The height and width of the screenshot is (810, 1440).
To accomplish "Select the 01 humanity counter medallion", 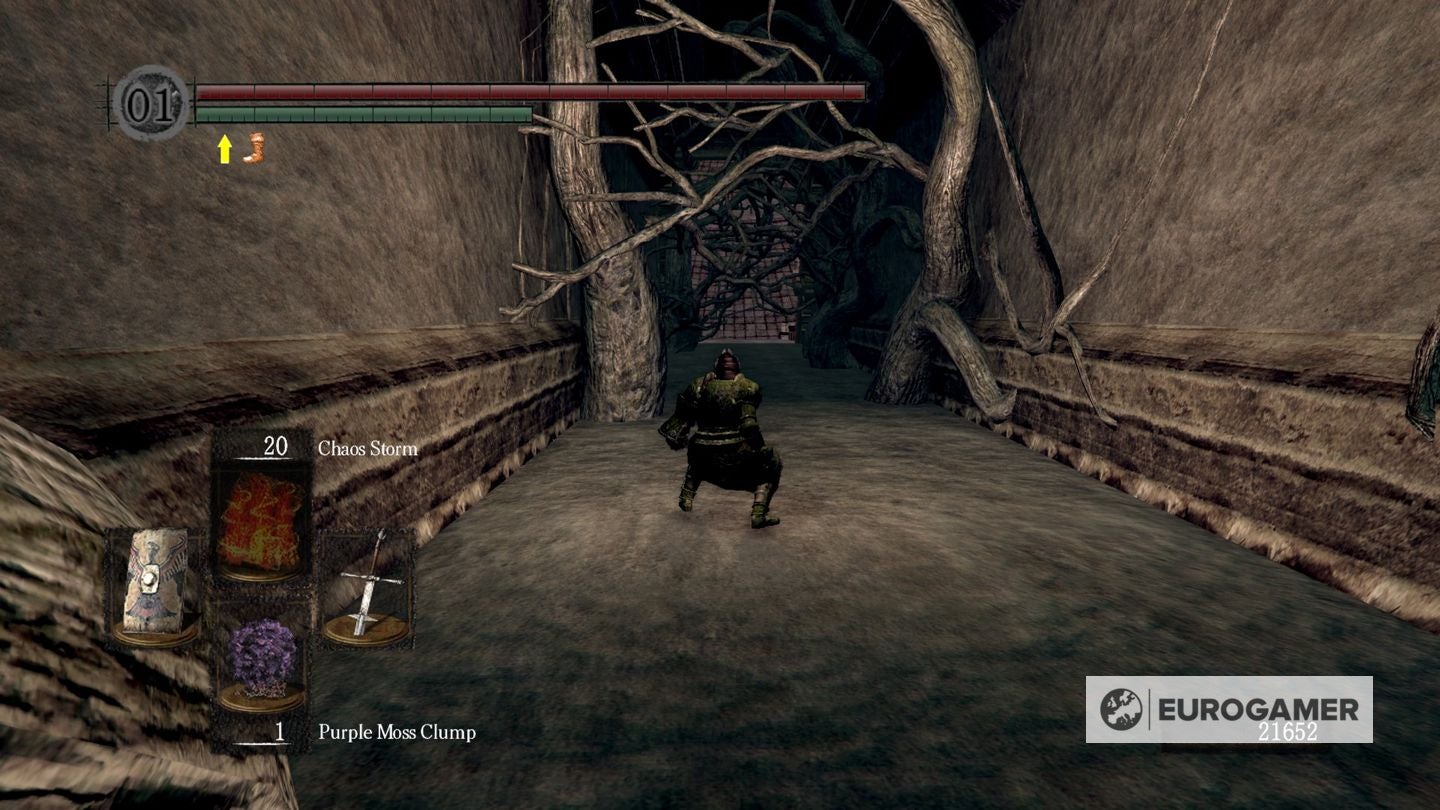I will [148, 102].
